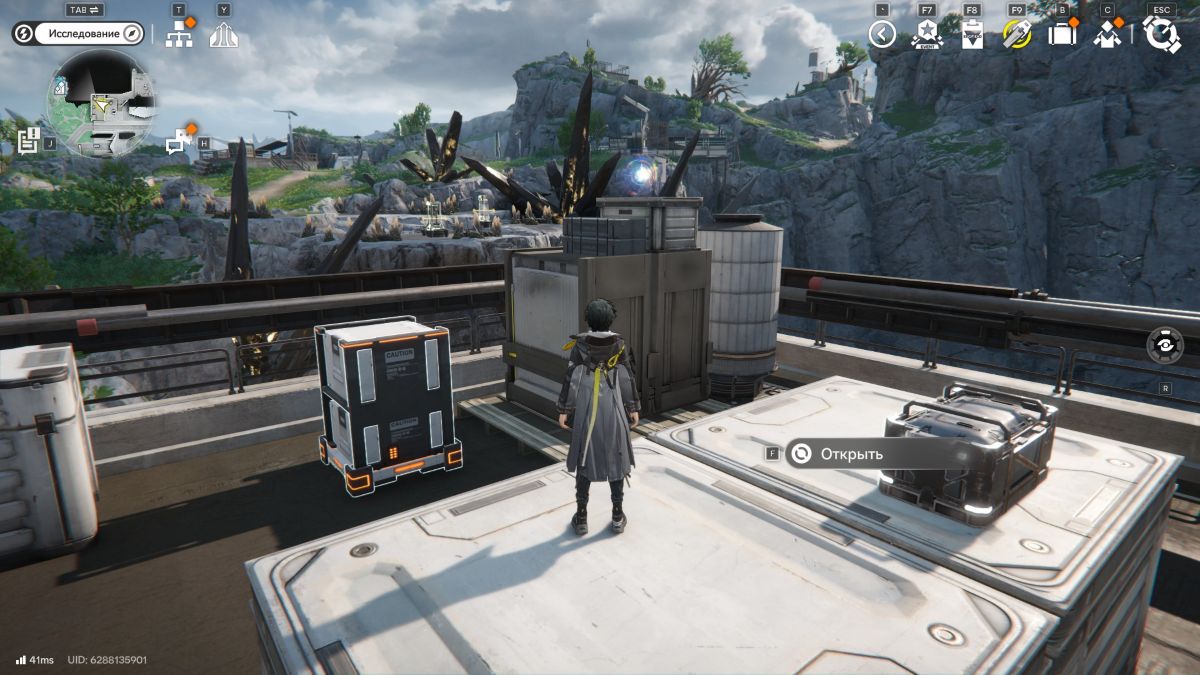Open the clipboard icon in the top bar

pos(971,34)
